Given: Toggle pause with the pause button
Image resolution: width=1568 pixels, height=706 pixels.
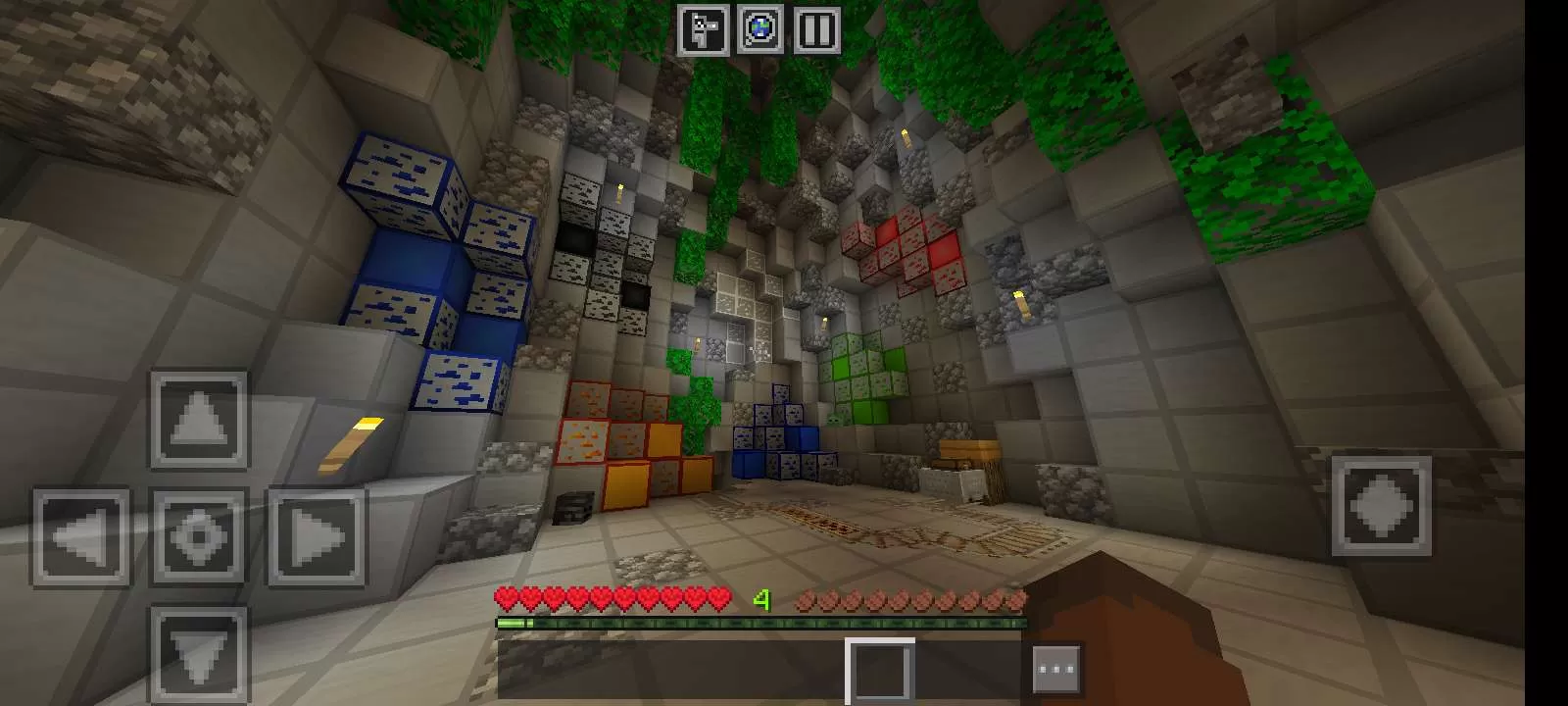Looking at the screenshot, I should 816,26.
